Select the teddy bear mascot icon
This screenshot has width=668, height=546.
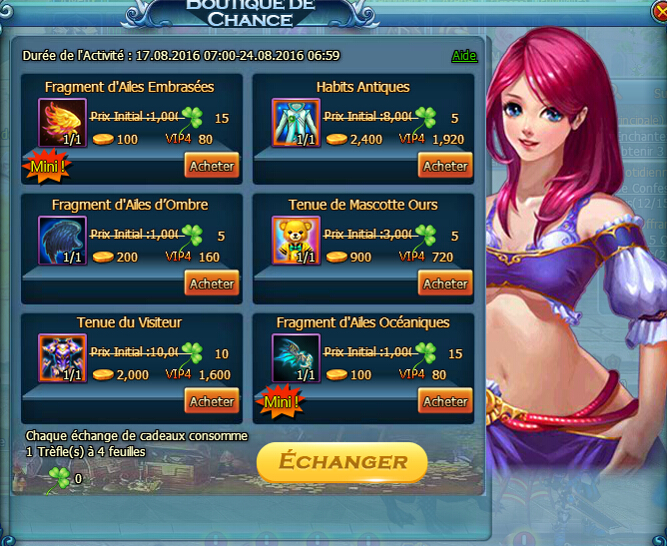(x=296, y=241)
